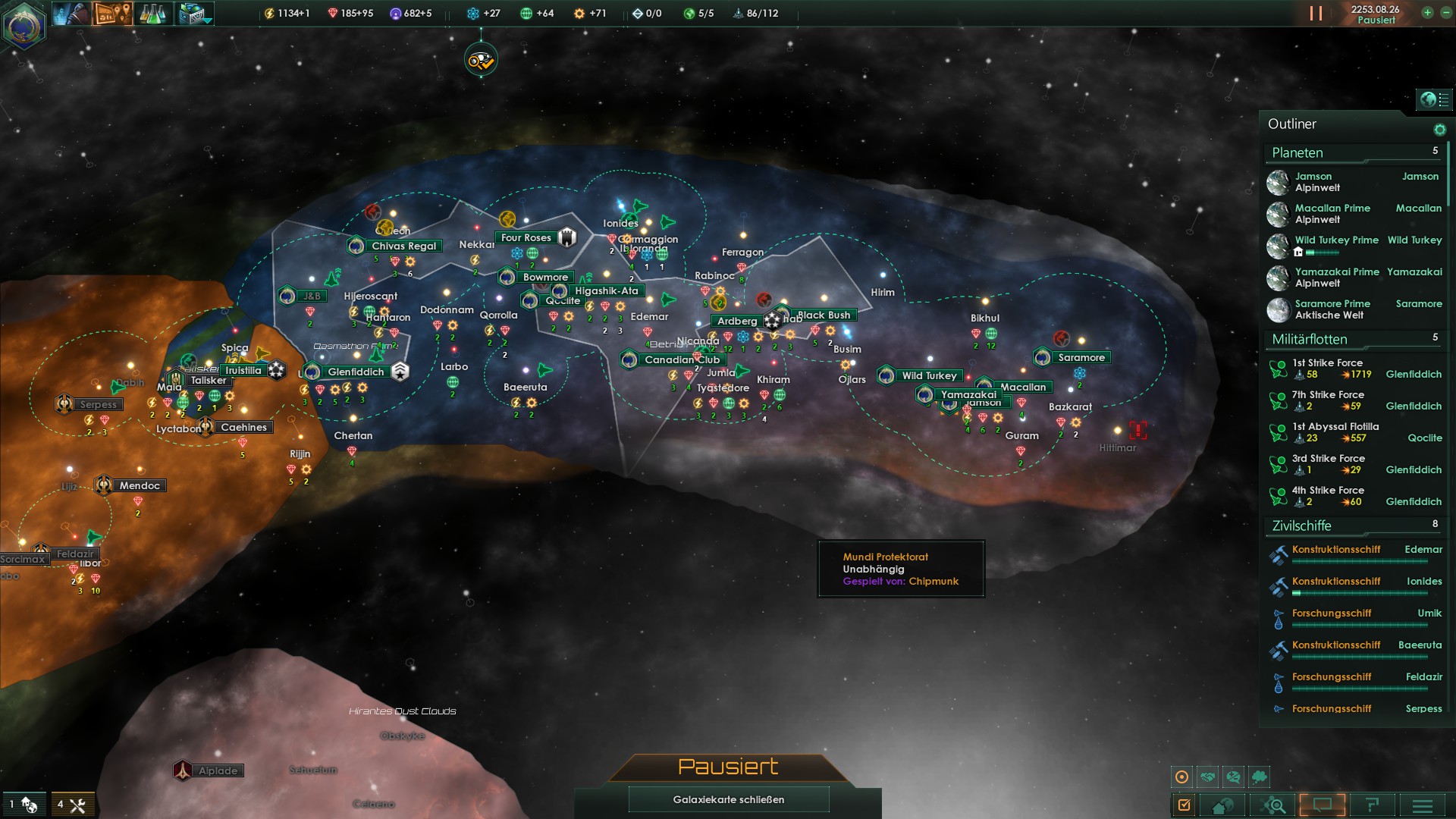
Task: Open the chat speech bubble button
Action: [1322, 805]
